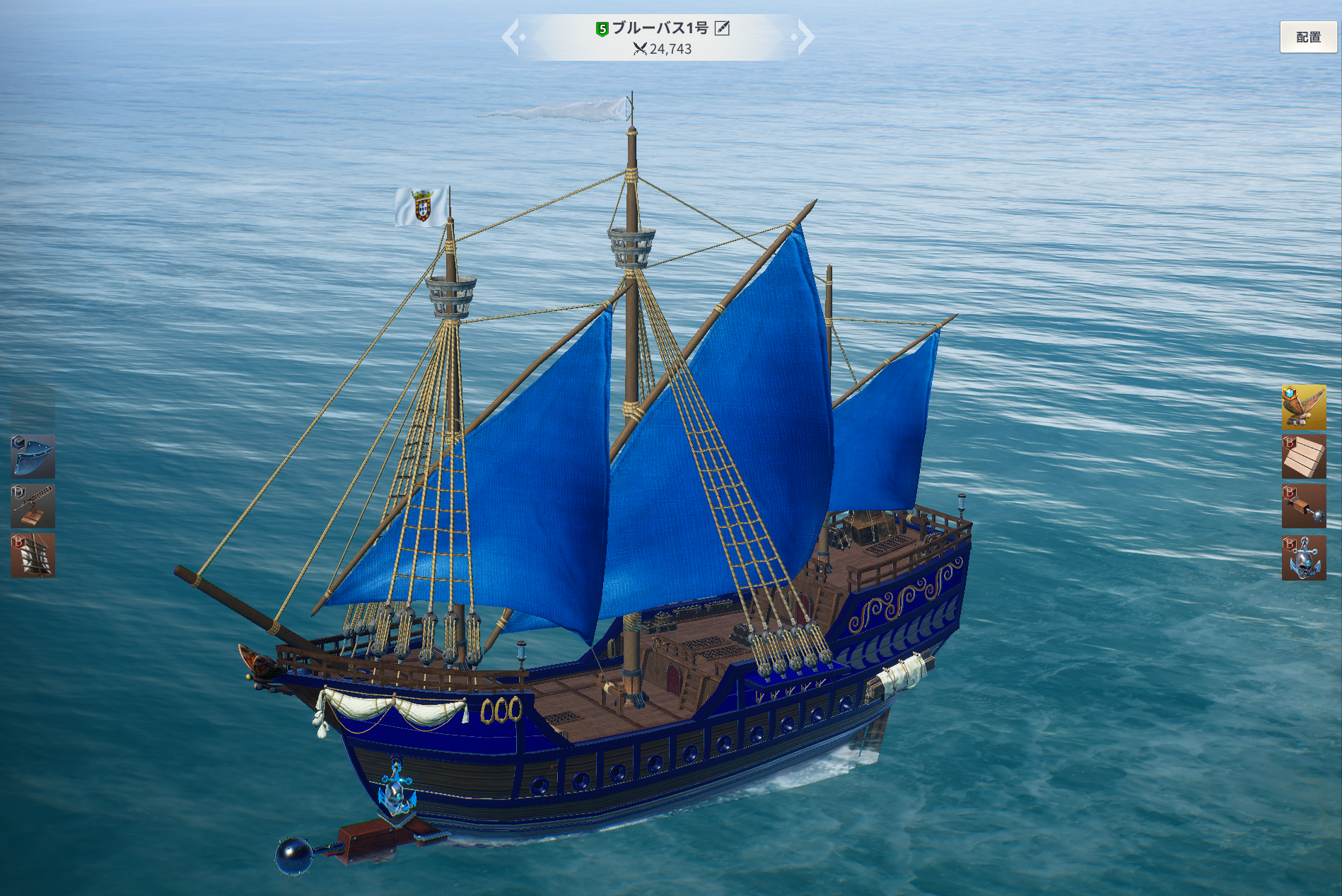Viewport: 1342px width, 896px height.
Task: Show the next ship with right arrow
Action: pos(805,37)
